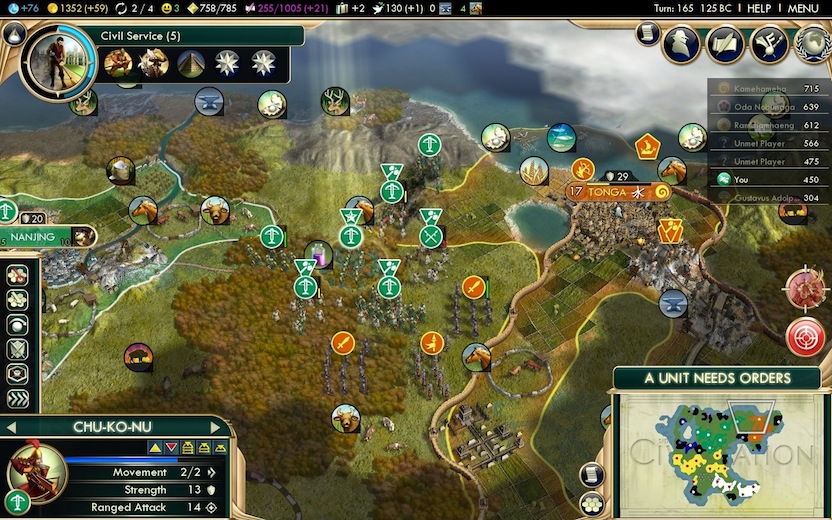Open the notification log scroll icon
This screenshot has width=832, height=520.
[x=646, y=35]
